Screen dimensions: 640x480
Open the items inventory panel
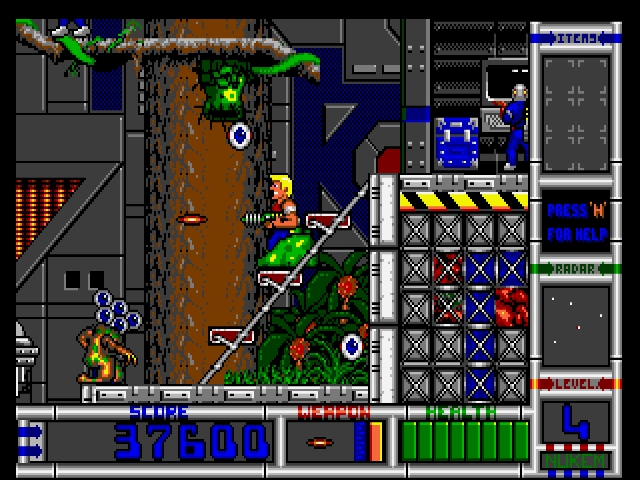tap(575, 102)
